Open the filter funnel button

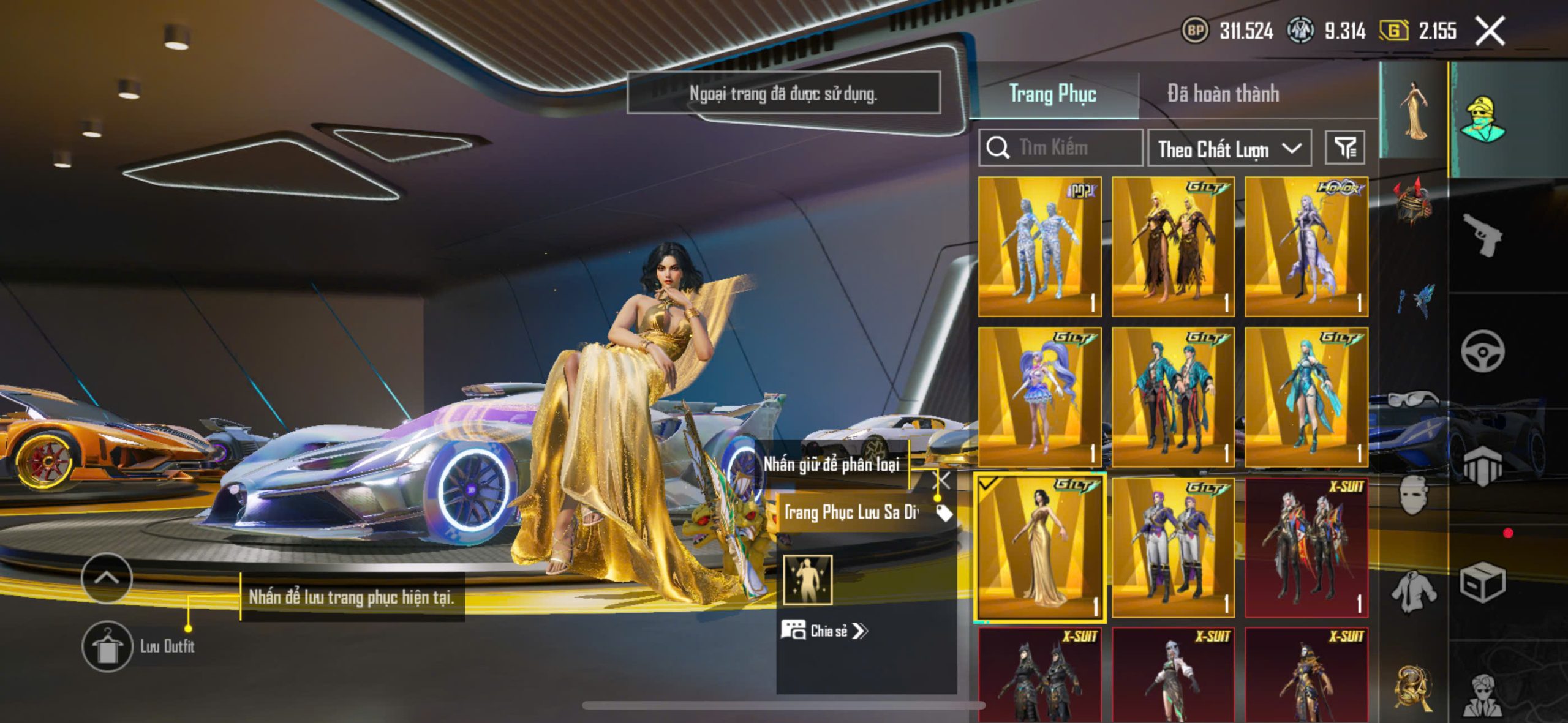click(x=1345, y=148)
